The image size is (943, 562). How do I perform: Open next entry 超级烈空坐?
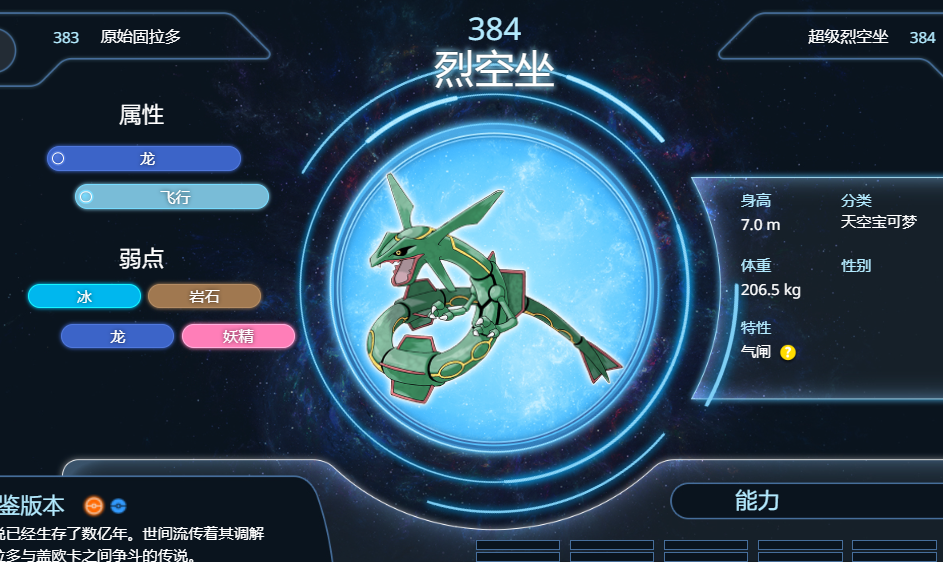[848, 38]
